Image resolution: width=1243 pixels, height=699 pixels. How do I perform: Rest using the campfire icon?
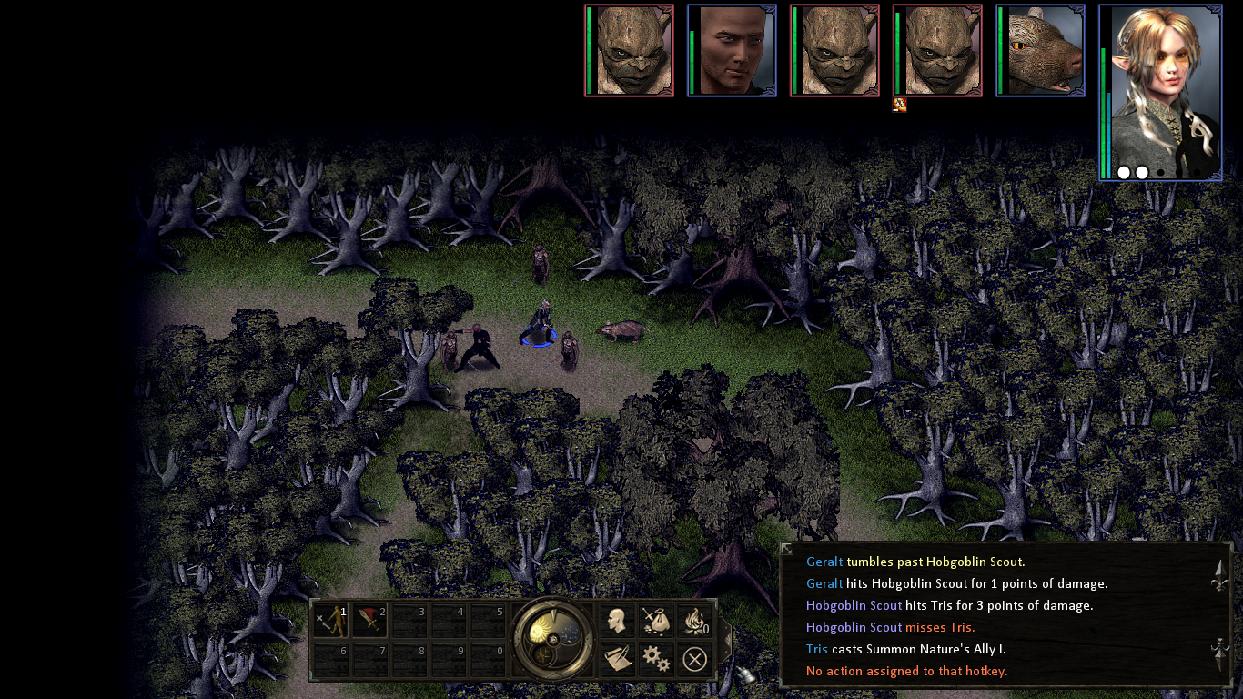(693, 620)
